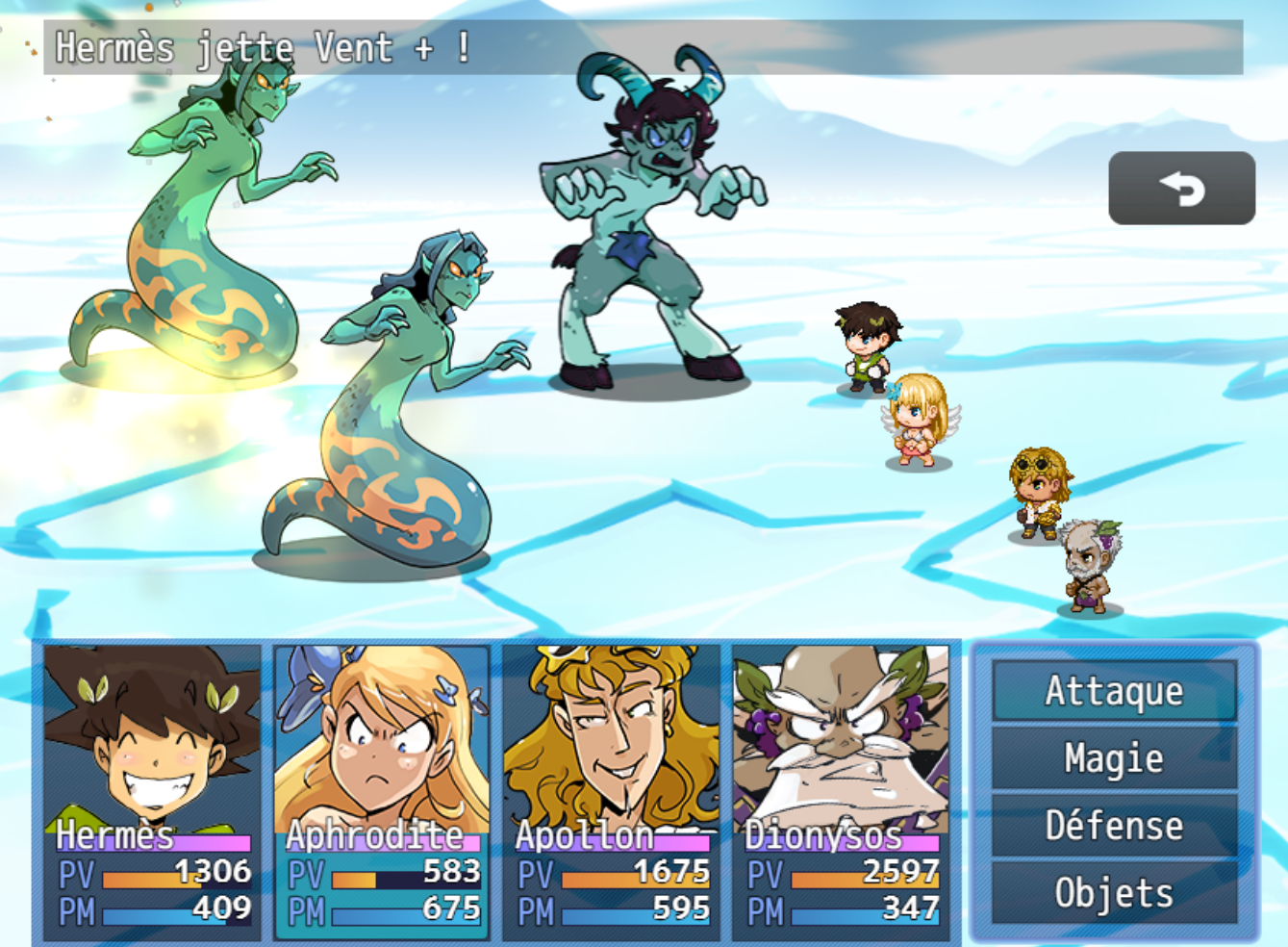Select Hermès's party status panel
Screen dimensions: 1288x947
click(152, 791)
